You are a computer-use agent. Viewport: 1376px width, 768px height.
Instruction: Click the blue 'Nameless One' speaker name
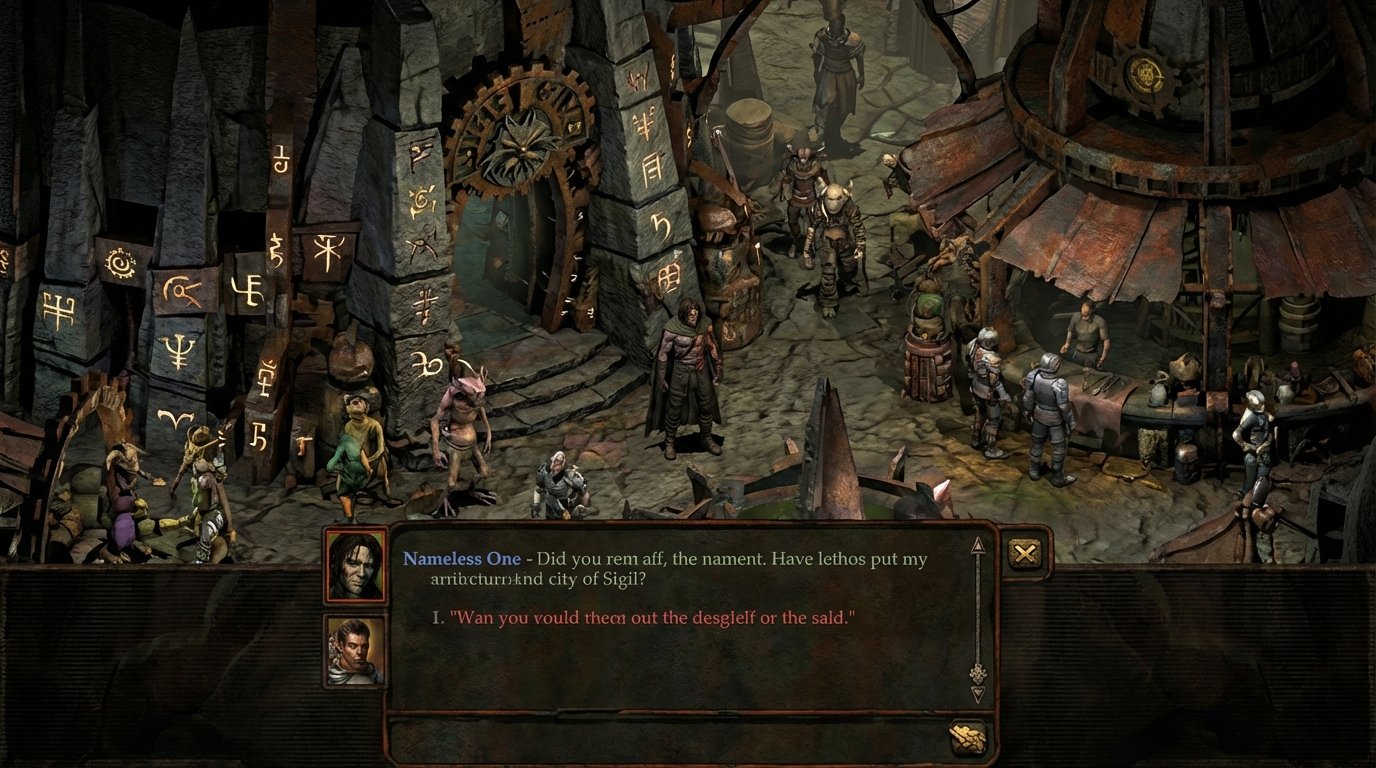(x=461, y=559)
